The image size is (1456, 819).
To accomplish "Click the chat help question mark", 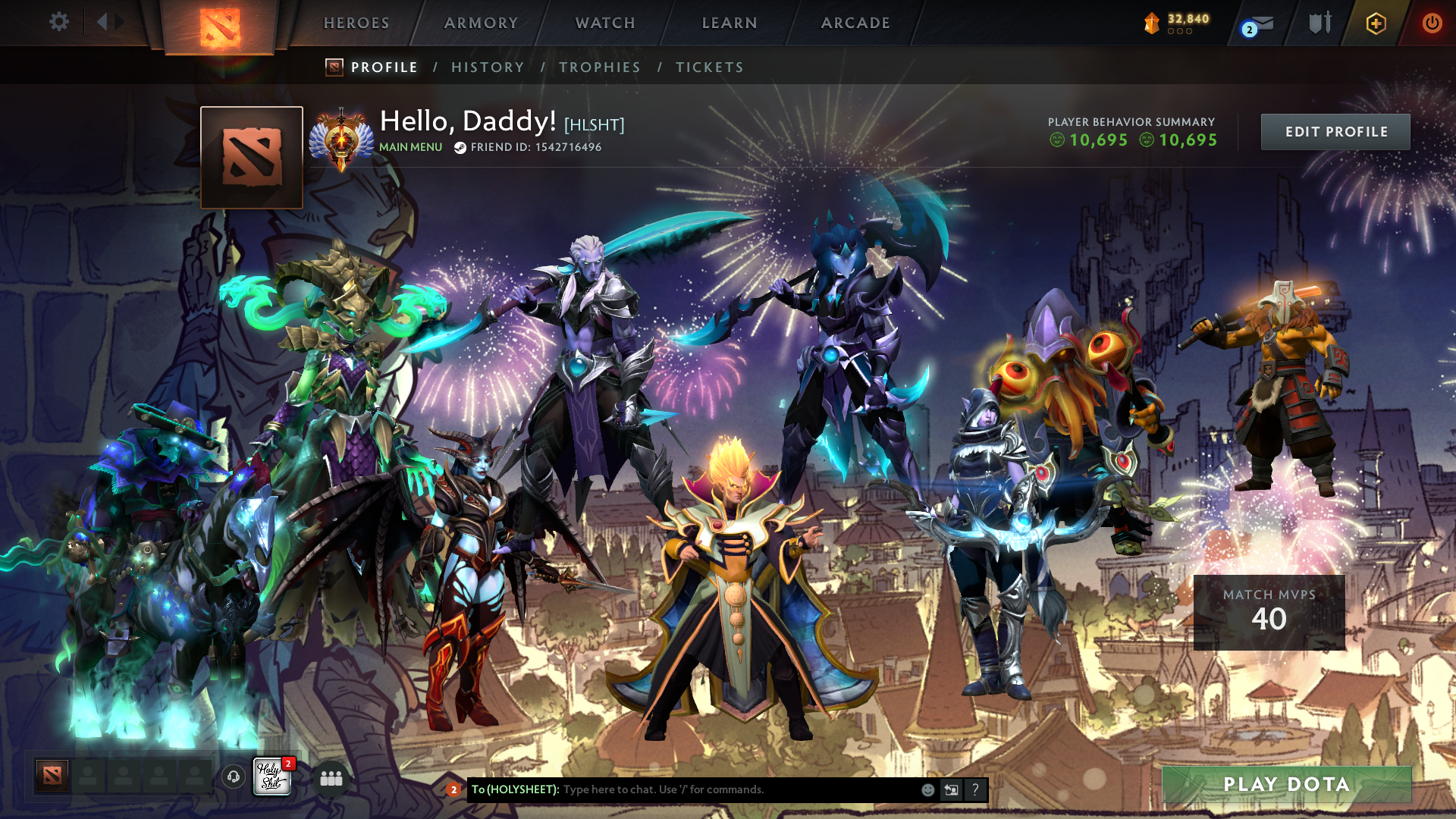I will (975, 789).
